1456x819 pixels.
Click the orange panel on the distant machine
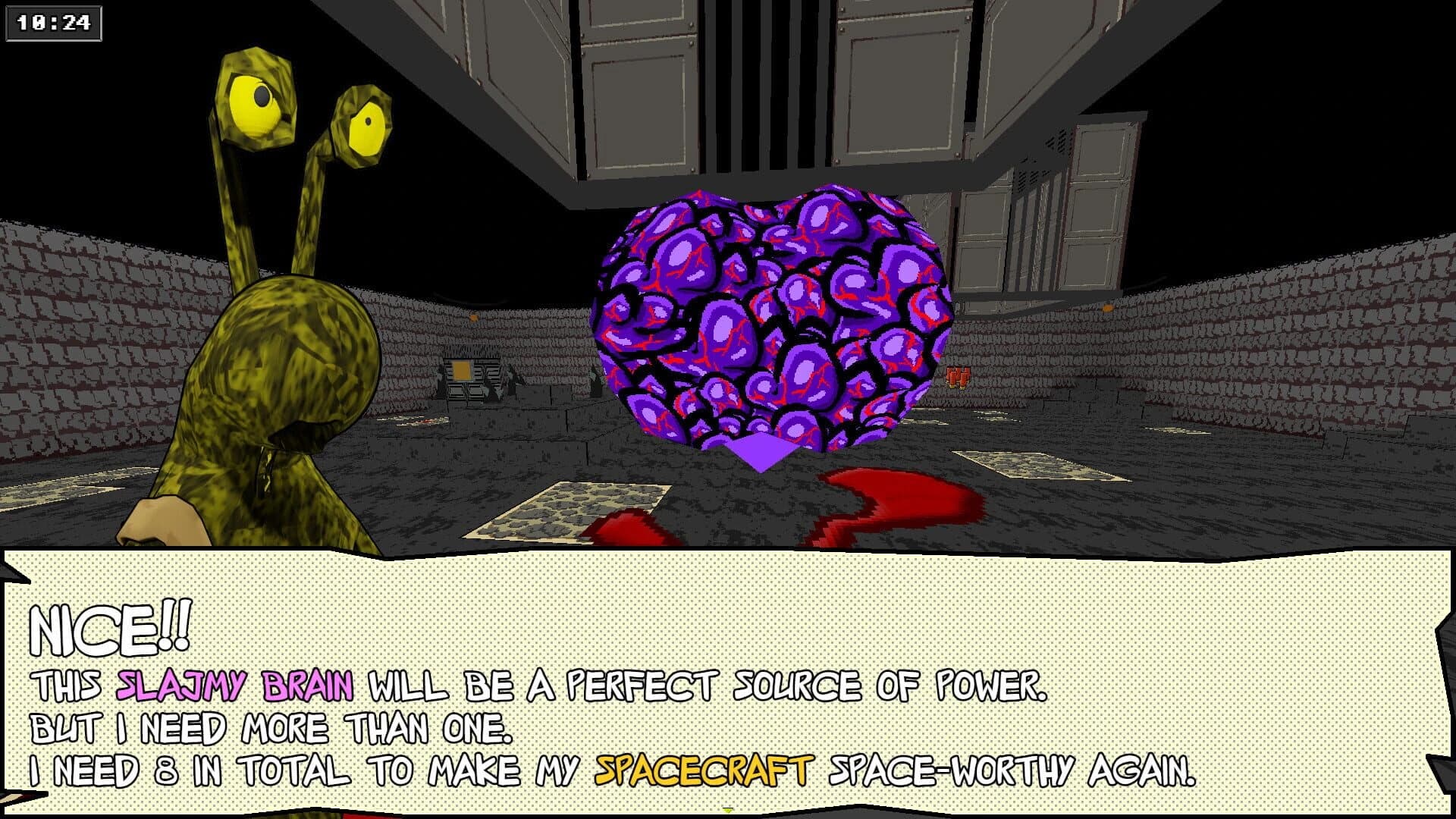pyautogui.click(x=462, y=370)
